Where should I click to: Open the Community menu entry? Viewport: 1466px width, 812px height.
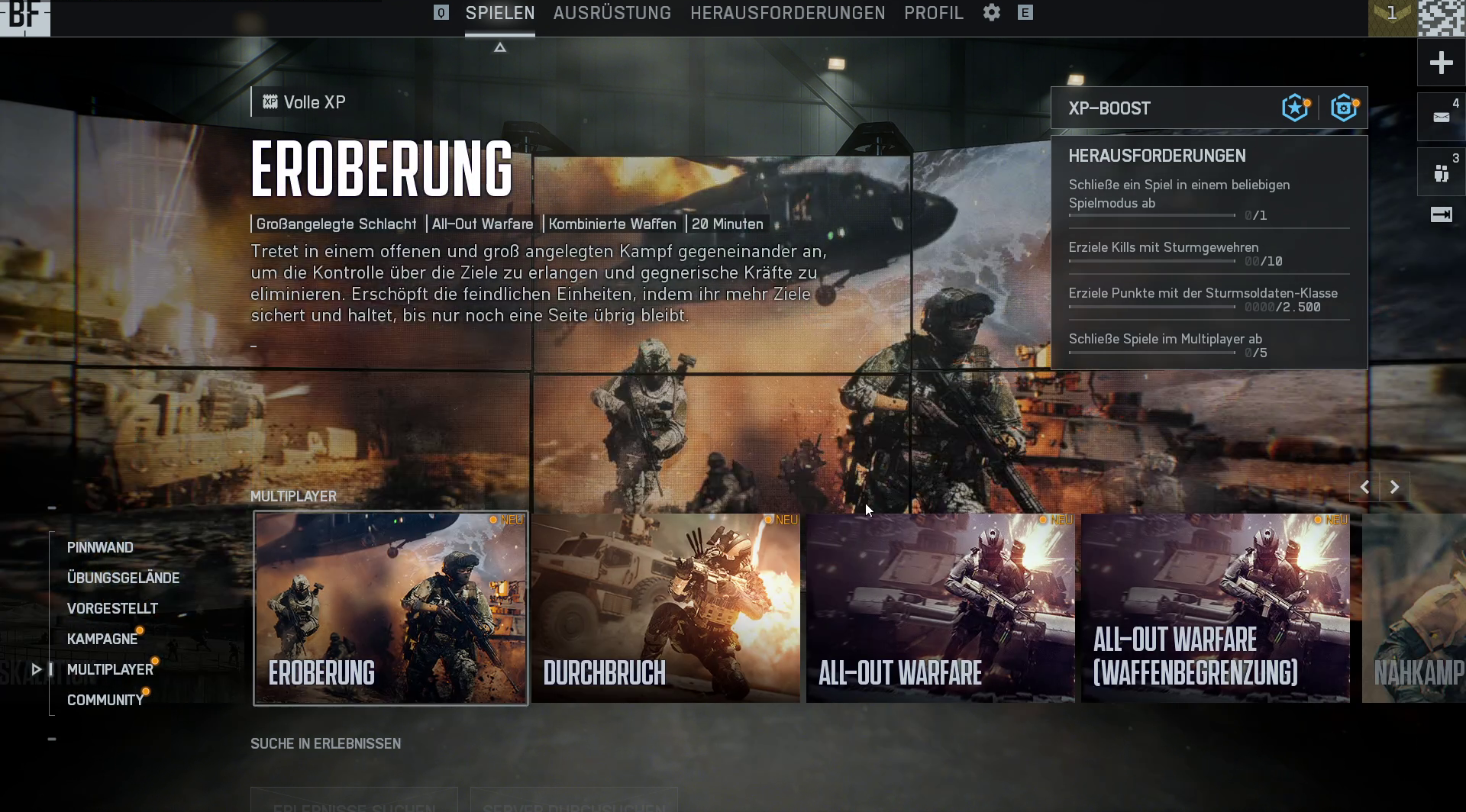(x=105, y=700)
